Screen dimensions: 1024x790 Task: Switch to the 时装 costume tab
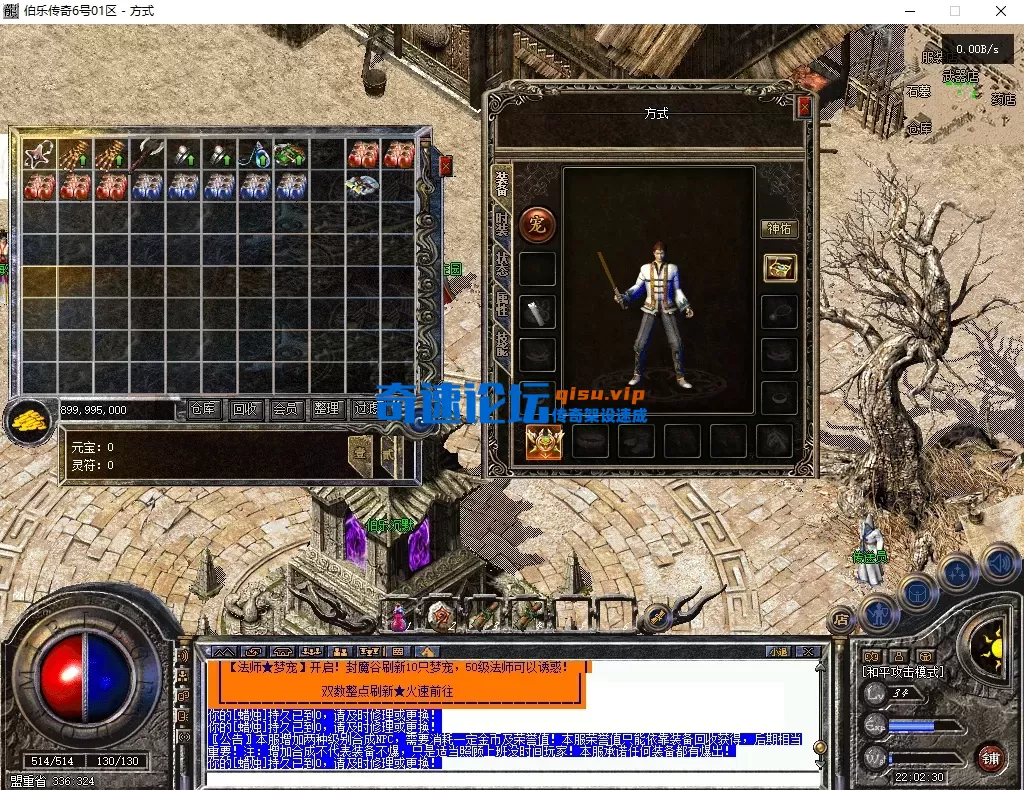coord(502,226)
